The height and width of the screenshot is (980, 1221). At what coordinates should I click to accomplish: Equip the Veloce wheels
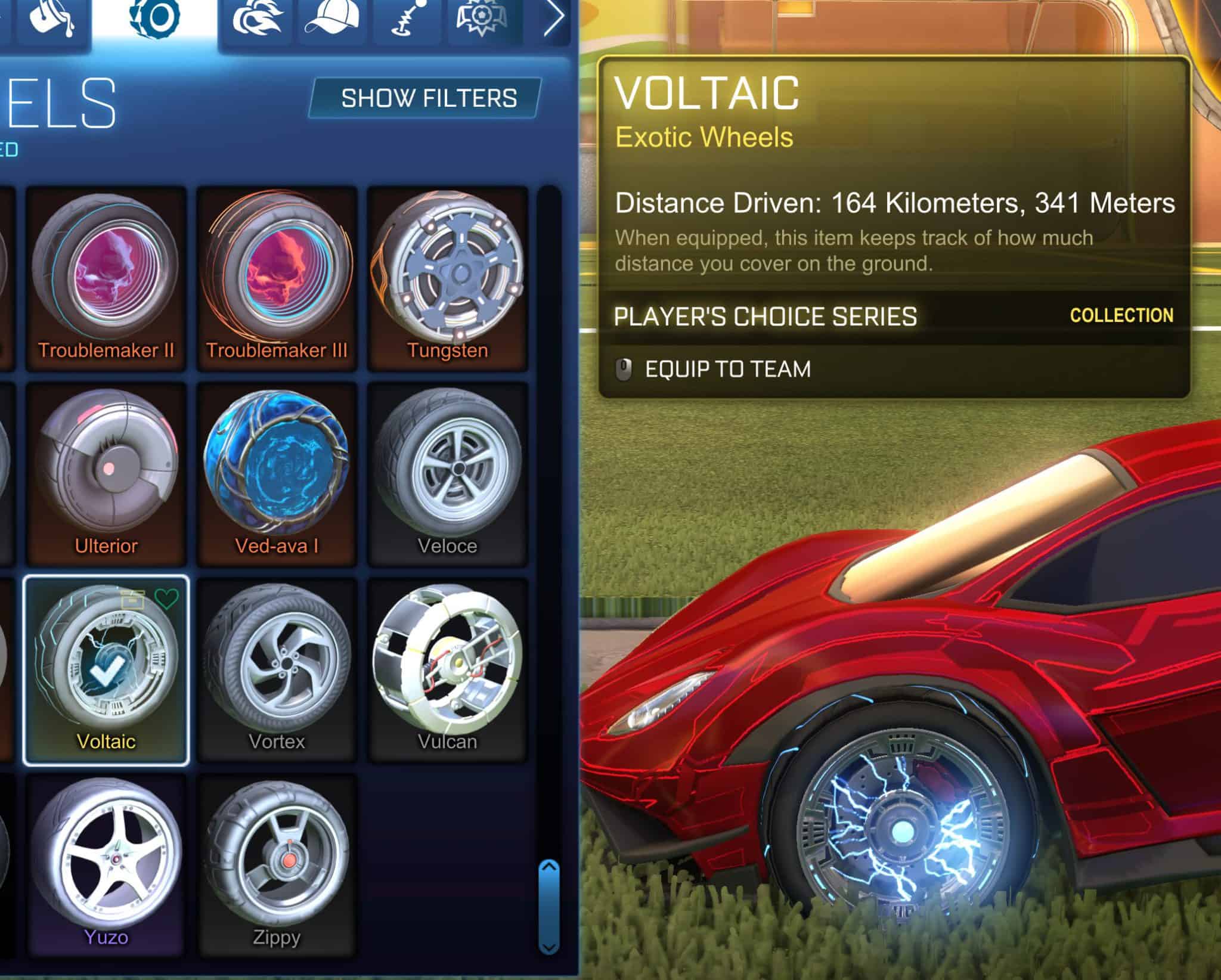(447, 474)
